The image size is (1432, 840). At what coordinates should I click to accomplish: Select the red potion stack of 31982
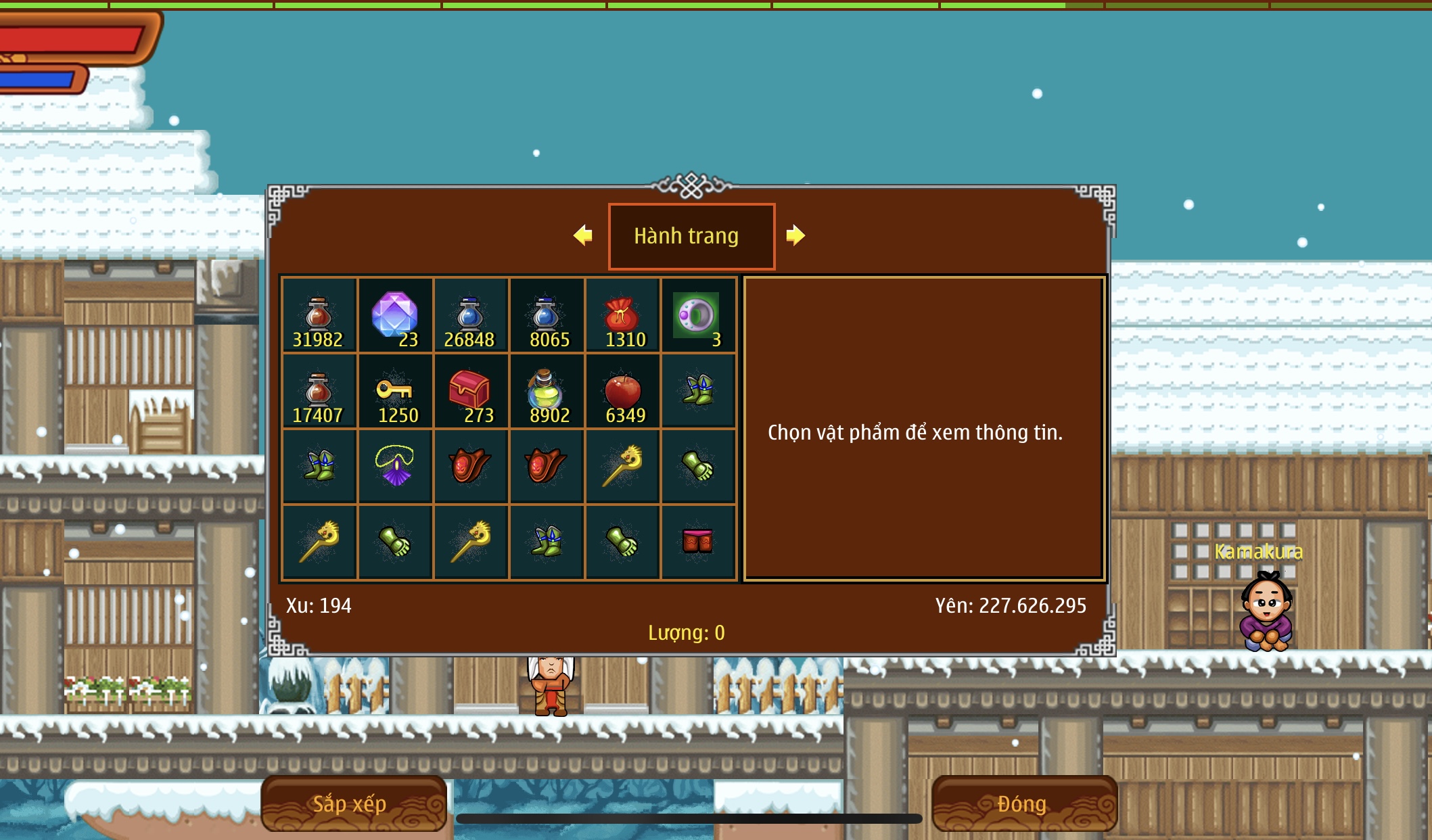point(319,315)
